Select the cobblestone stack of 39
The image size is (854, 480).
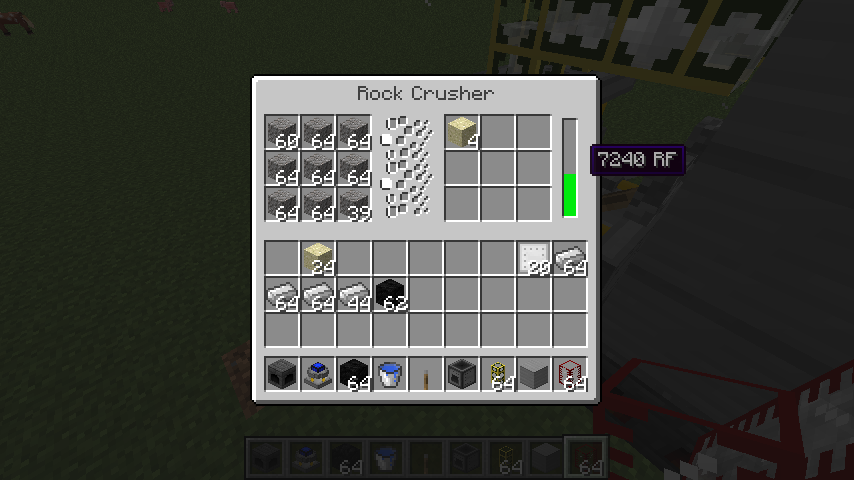tap(355, 204)
